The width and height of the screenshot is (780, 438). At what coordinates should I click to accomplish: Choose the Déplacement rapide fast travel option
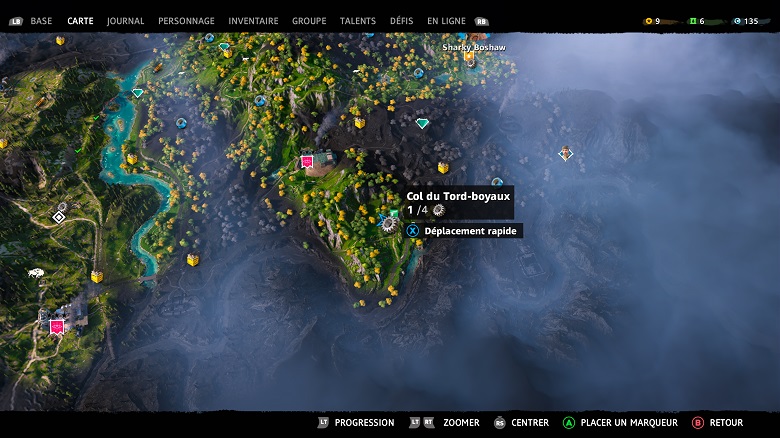tap(463, 231)
